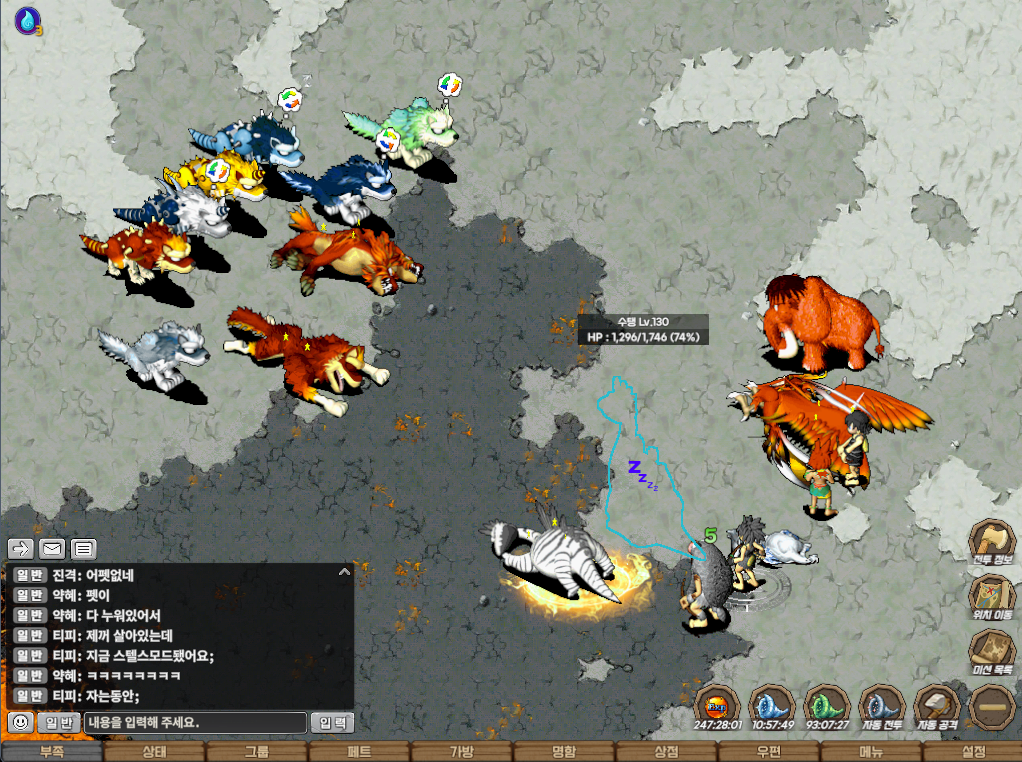The height and width of the screenshot is (762, 1022).
Task: Open the 설정 (settings) tab
Action: 973,752
